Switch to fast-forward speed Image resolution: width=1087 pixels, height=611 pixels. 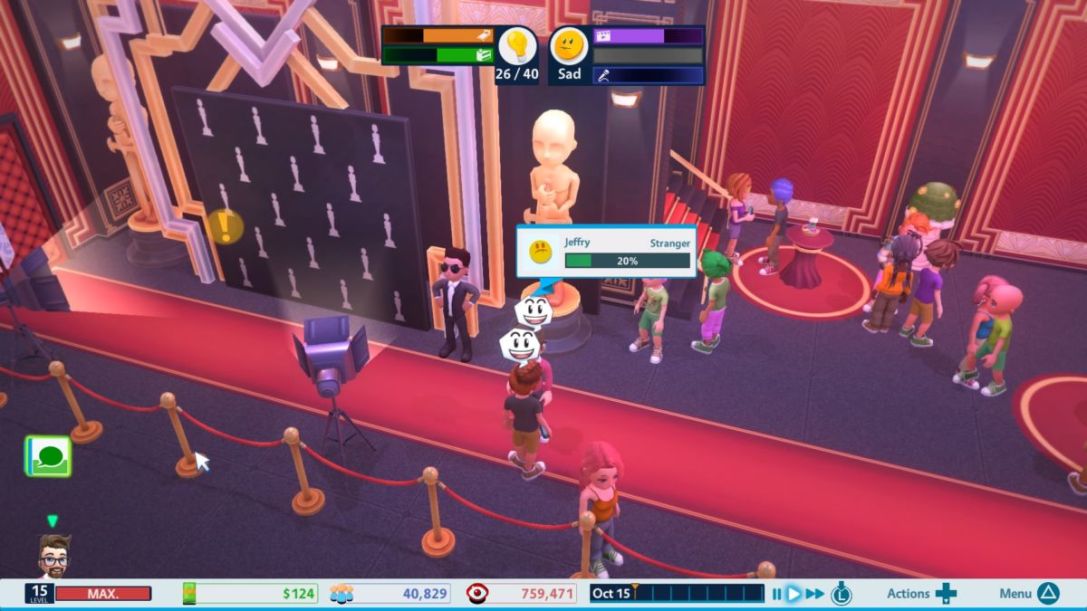click(815, 594)
